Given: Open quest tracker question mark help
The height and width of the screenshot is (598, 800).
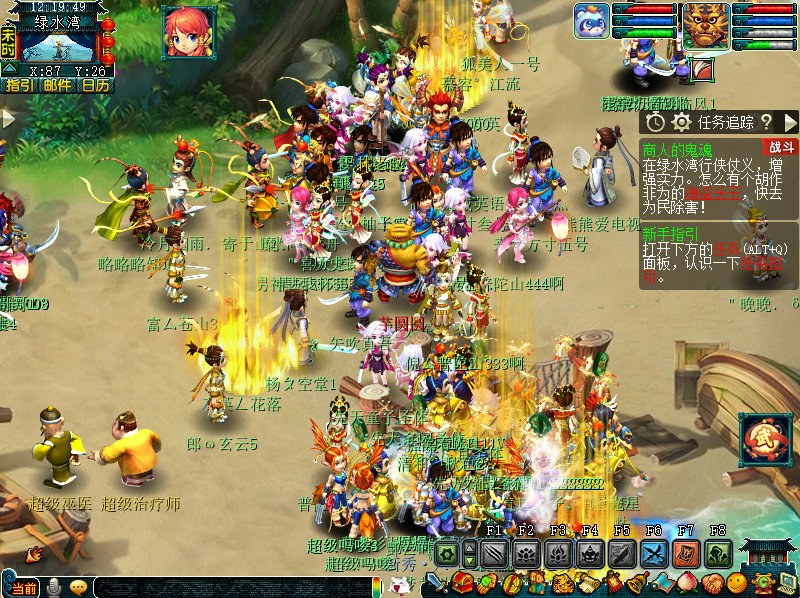Looking at the screenshot, I should [x=766, y=122].
